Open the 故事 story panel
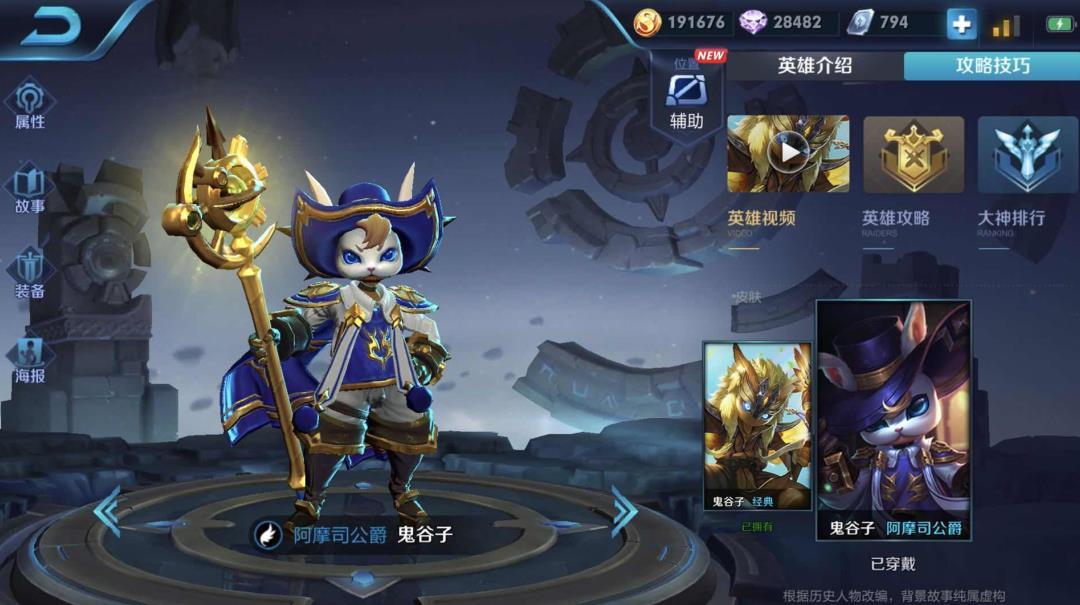1080x605 pixels. (x=30, y=190)
